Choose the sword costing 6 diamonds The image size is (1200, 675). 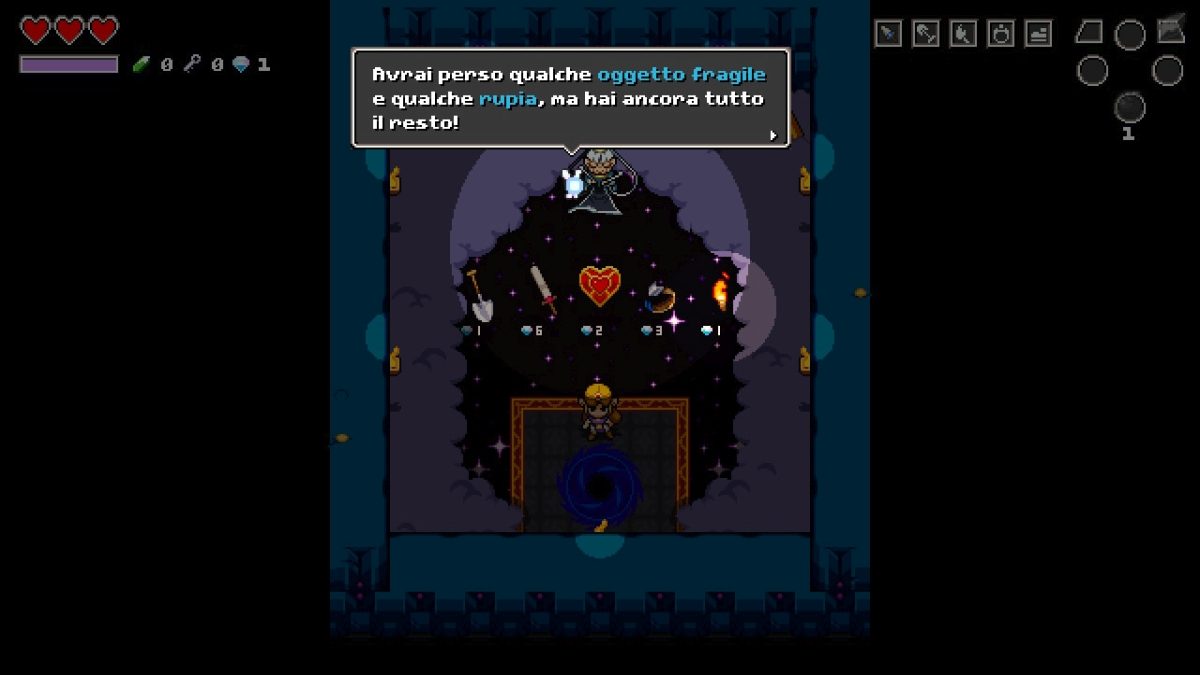coord(542,289)
